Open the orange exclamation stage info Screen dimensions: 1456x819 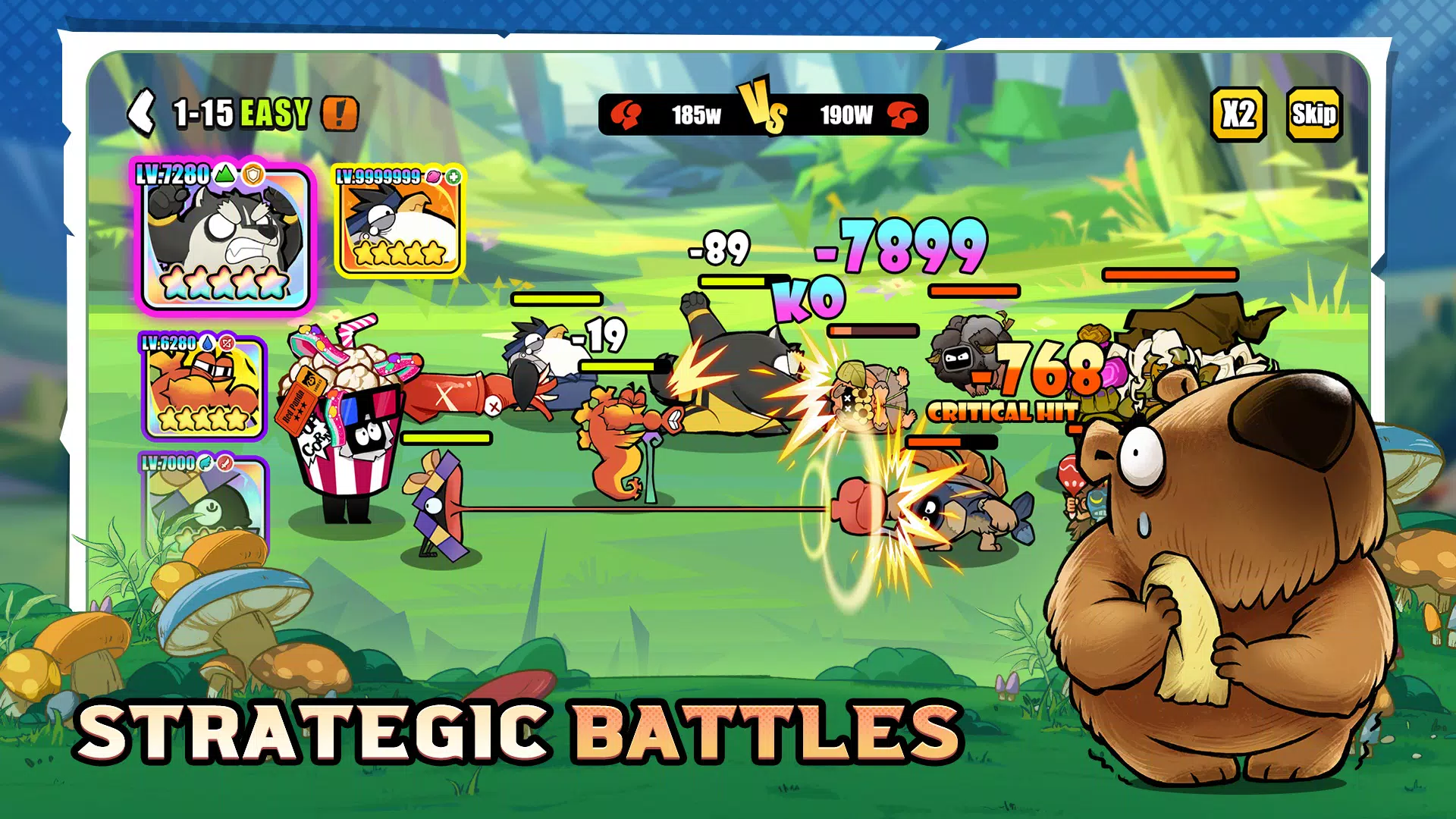[x=340, y=114]
